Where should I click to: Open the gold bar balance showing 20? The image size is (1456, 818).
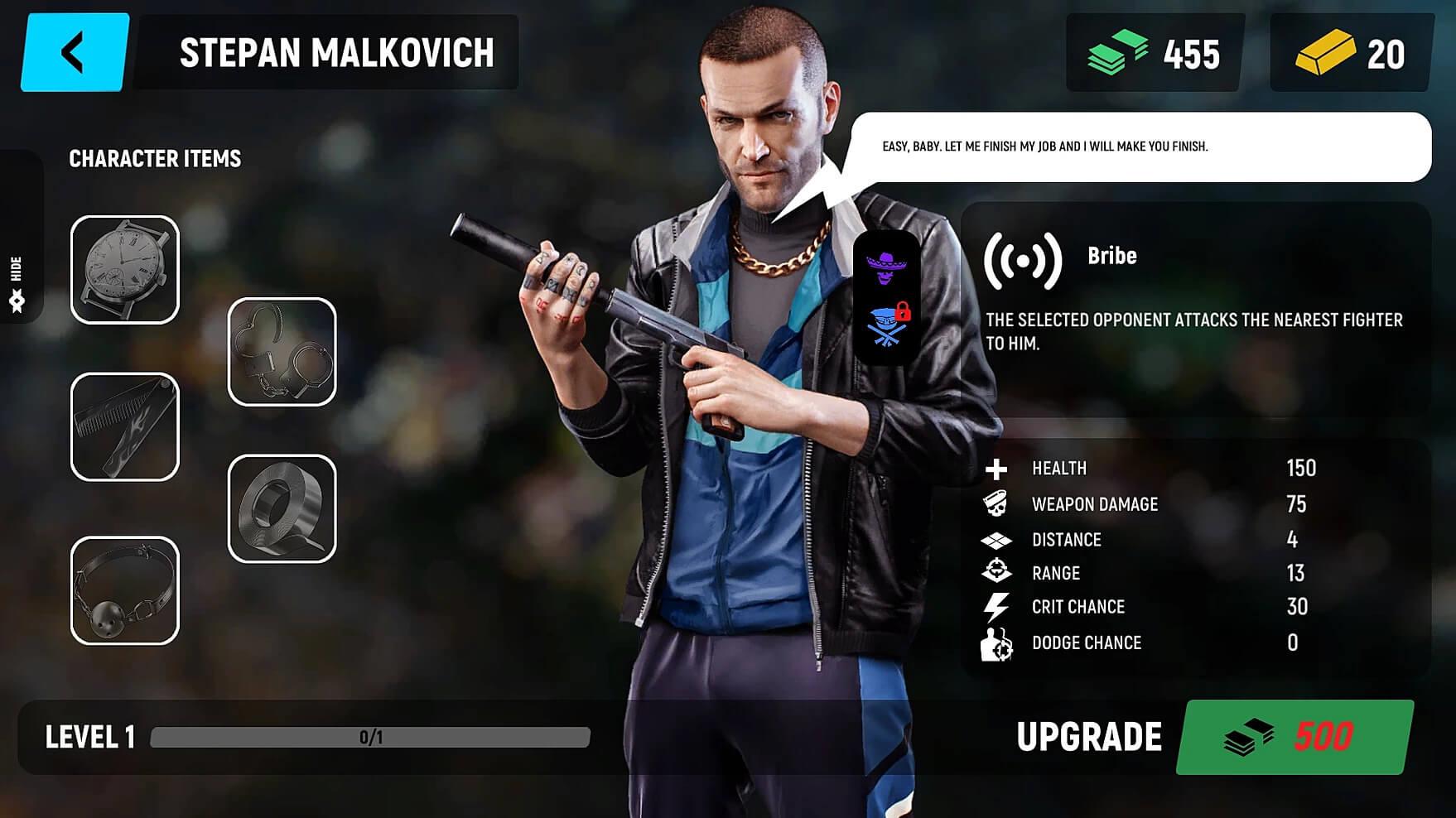(1351, 53)
